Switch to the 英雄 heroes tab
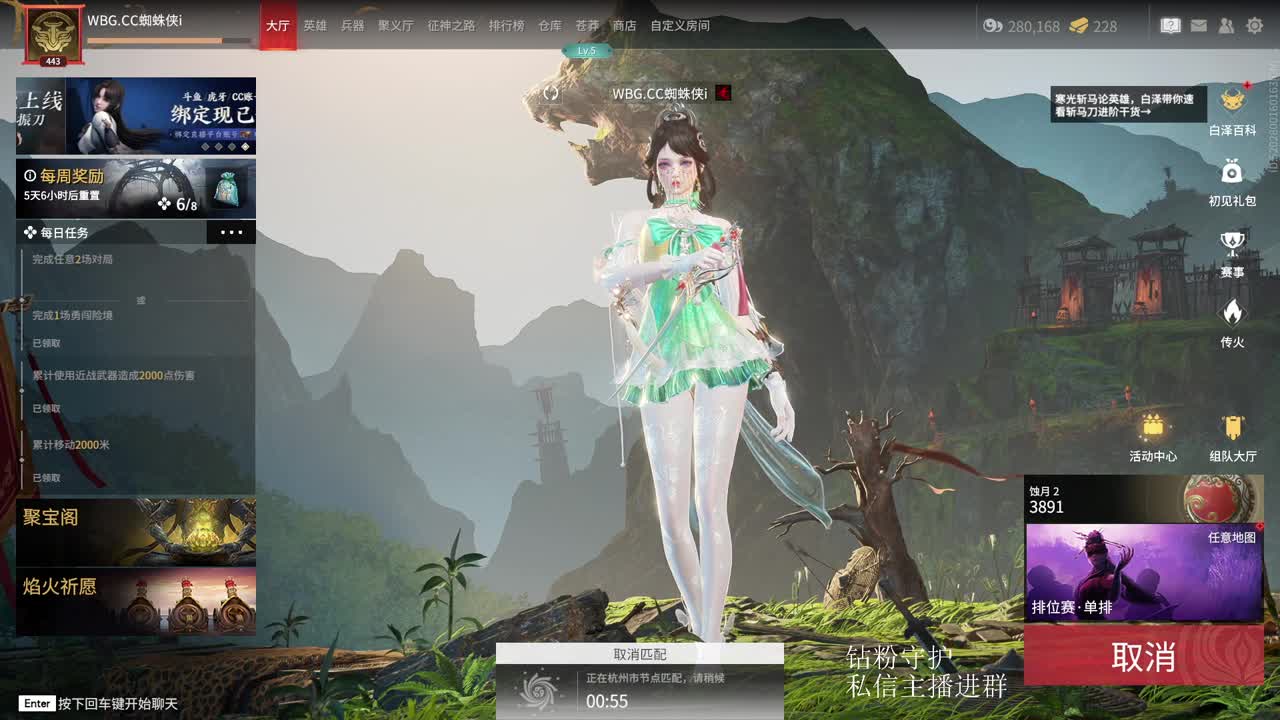Viewport: 1280px width, 720px height. click(x=316, y=26)
